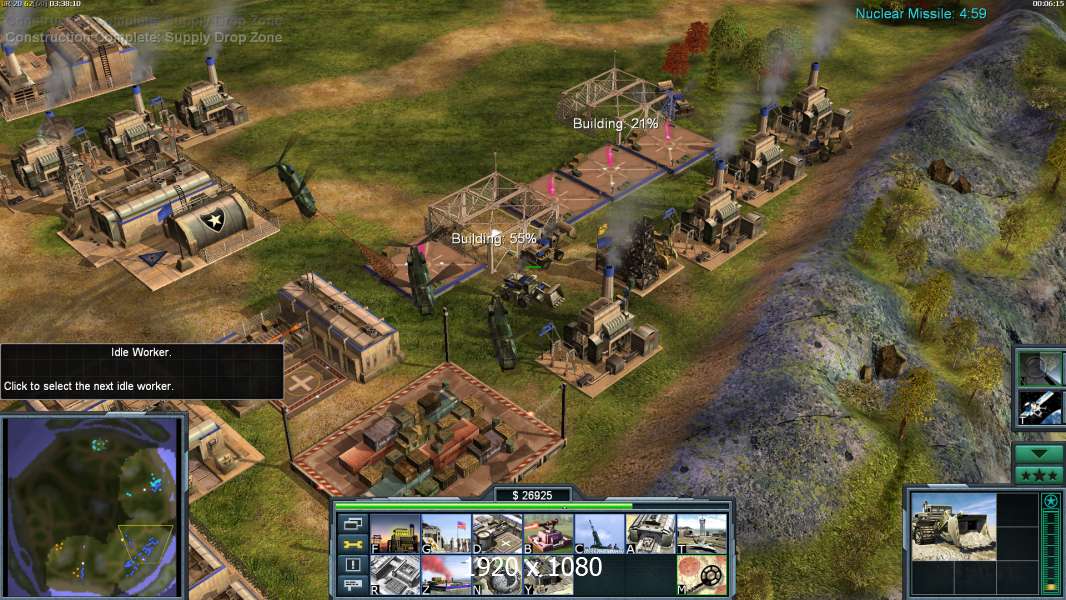The height and width of the screenshot is (600, 1066).
Task: Build the Cold Fusion Reactor power plant
Action: 394,534
